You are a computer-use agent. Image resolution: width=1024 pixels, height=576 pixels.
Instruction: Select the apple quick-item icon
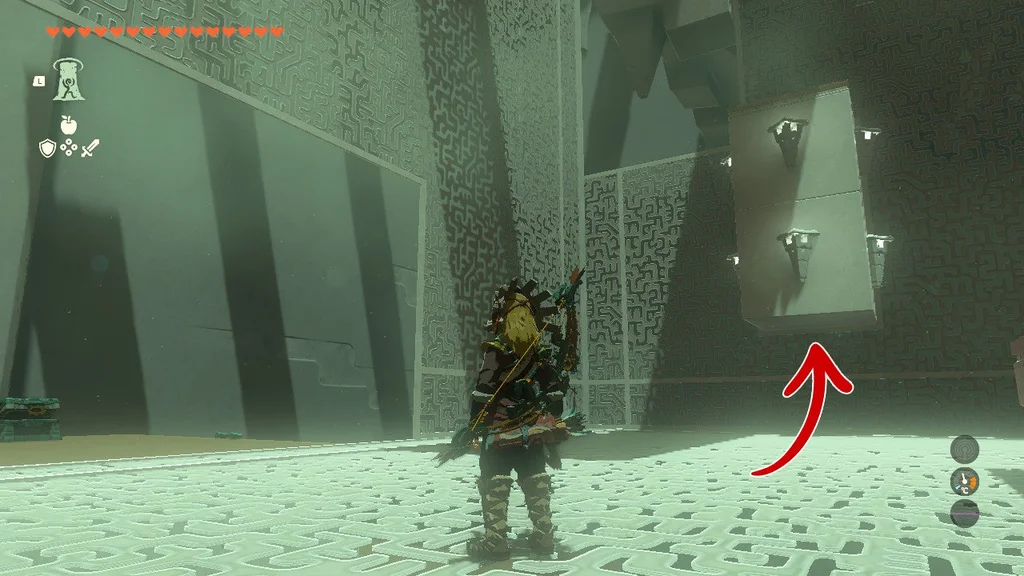point(69,125)
